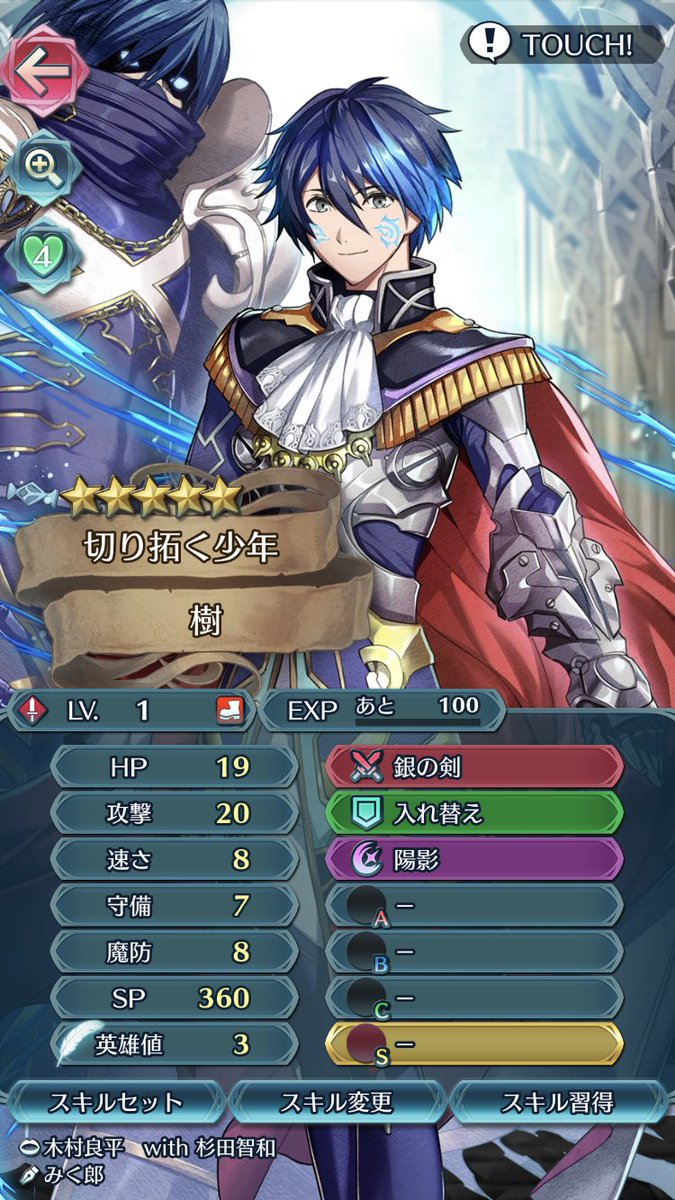The image size is (675, 1200).
Task: Show details for the HP stat
Action: tap(173, 767)
